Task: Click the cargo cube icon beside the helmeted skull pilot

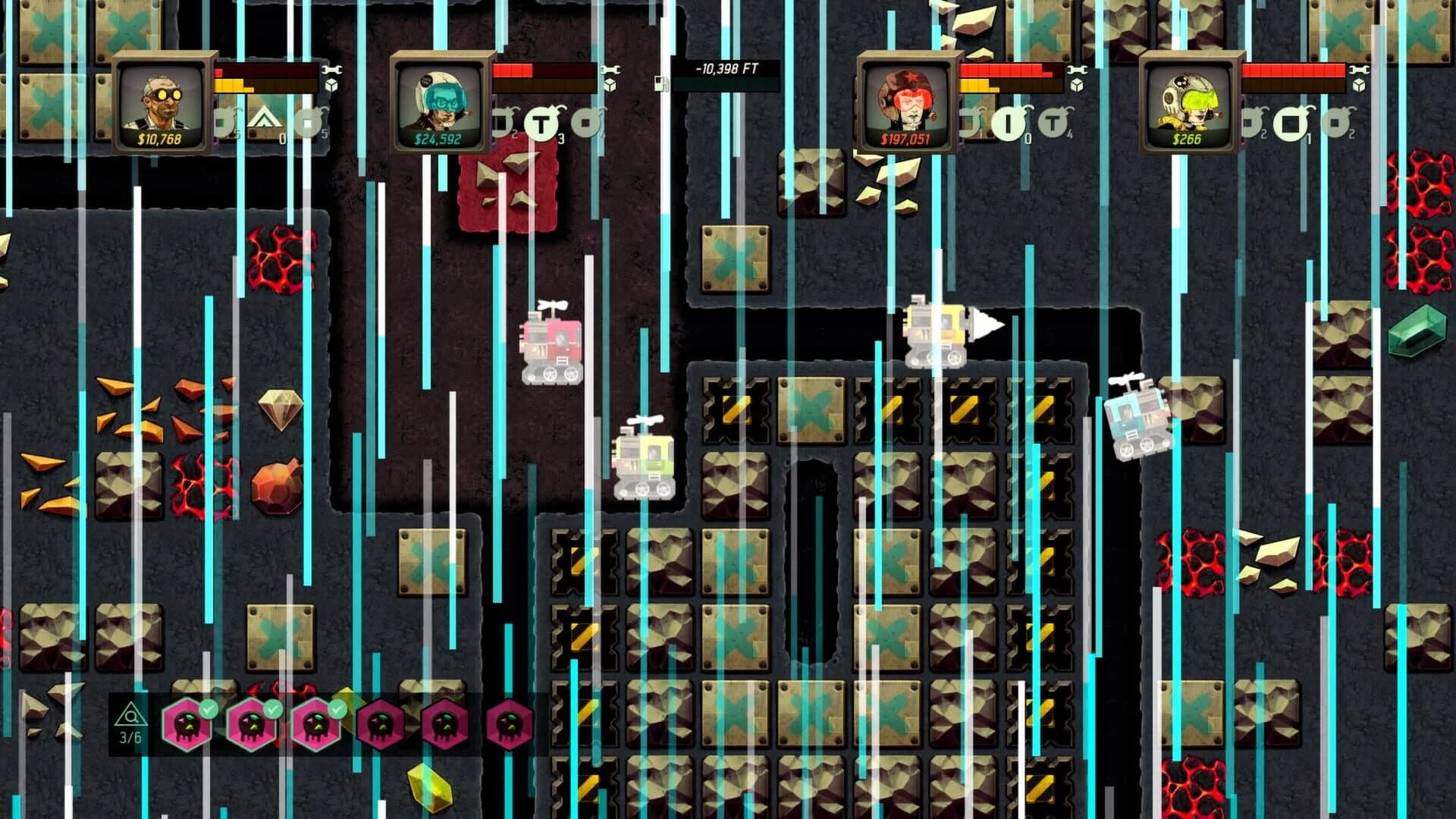Action: 1359,84
